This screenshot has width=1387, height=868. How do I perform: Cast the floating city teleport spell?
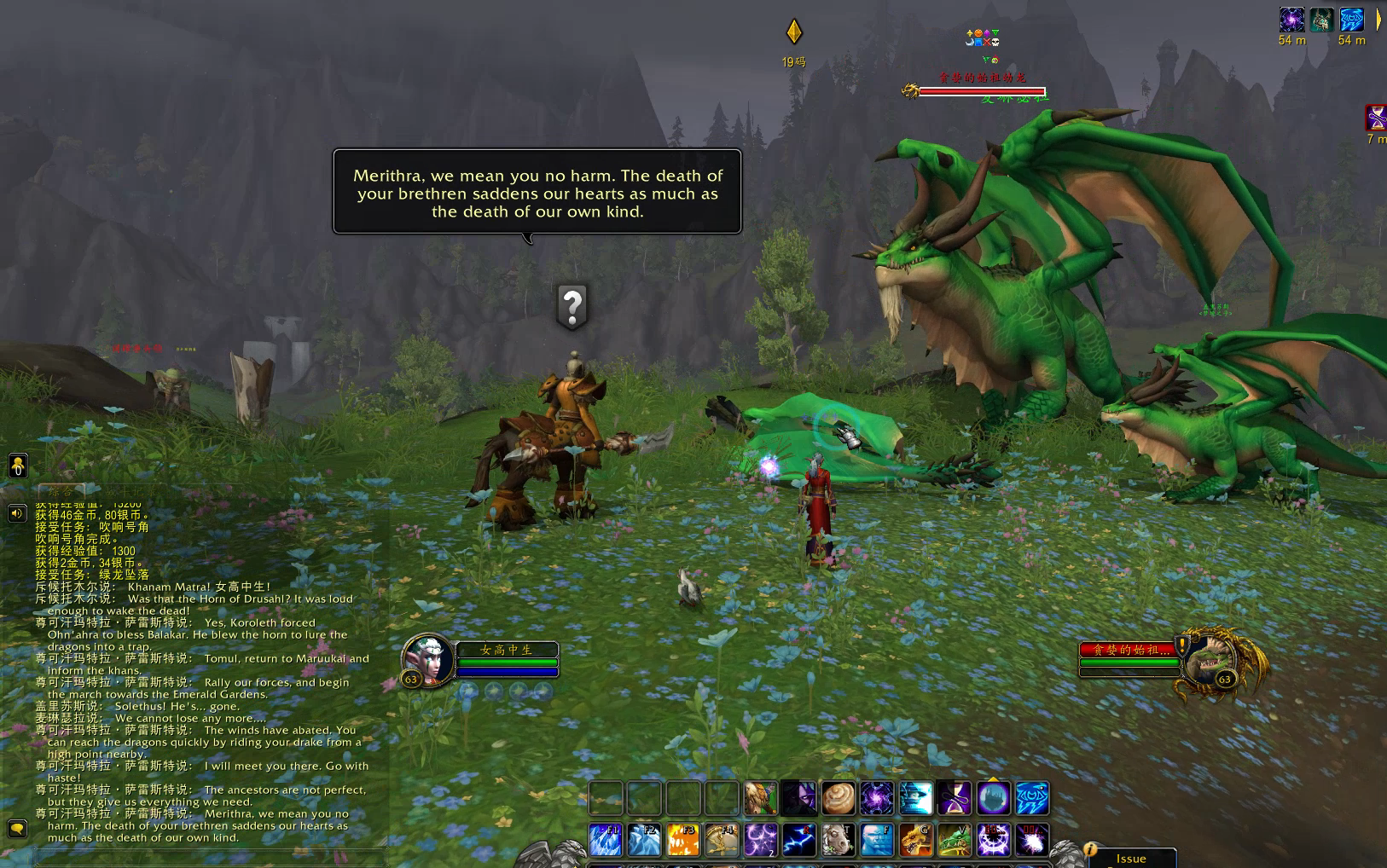(993, 799)
